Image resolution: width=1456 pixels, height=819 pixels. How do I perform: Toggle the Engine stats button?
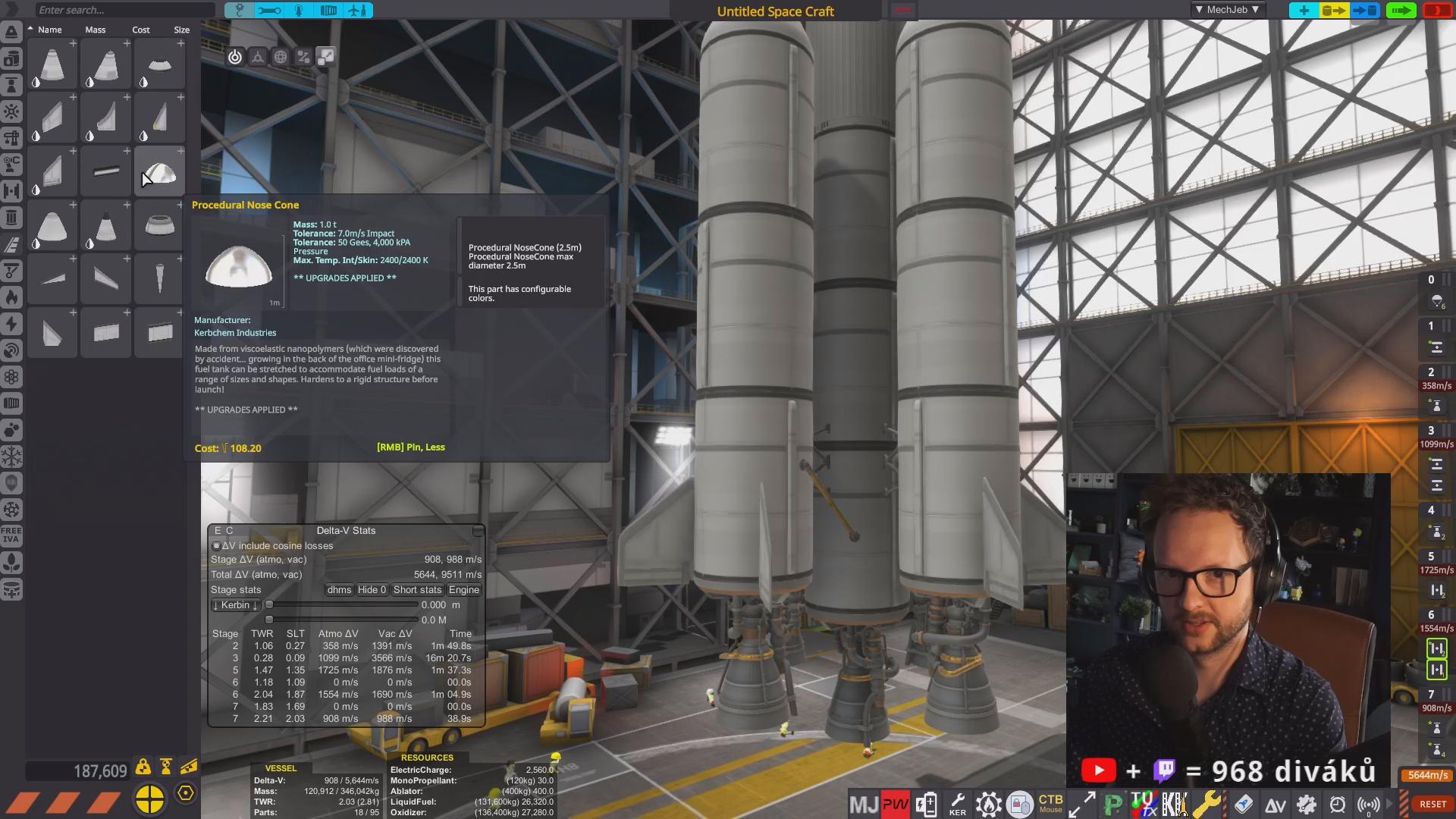463,590
